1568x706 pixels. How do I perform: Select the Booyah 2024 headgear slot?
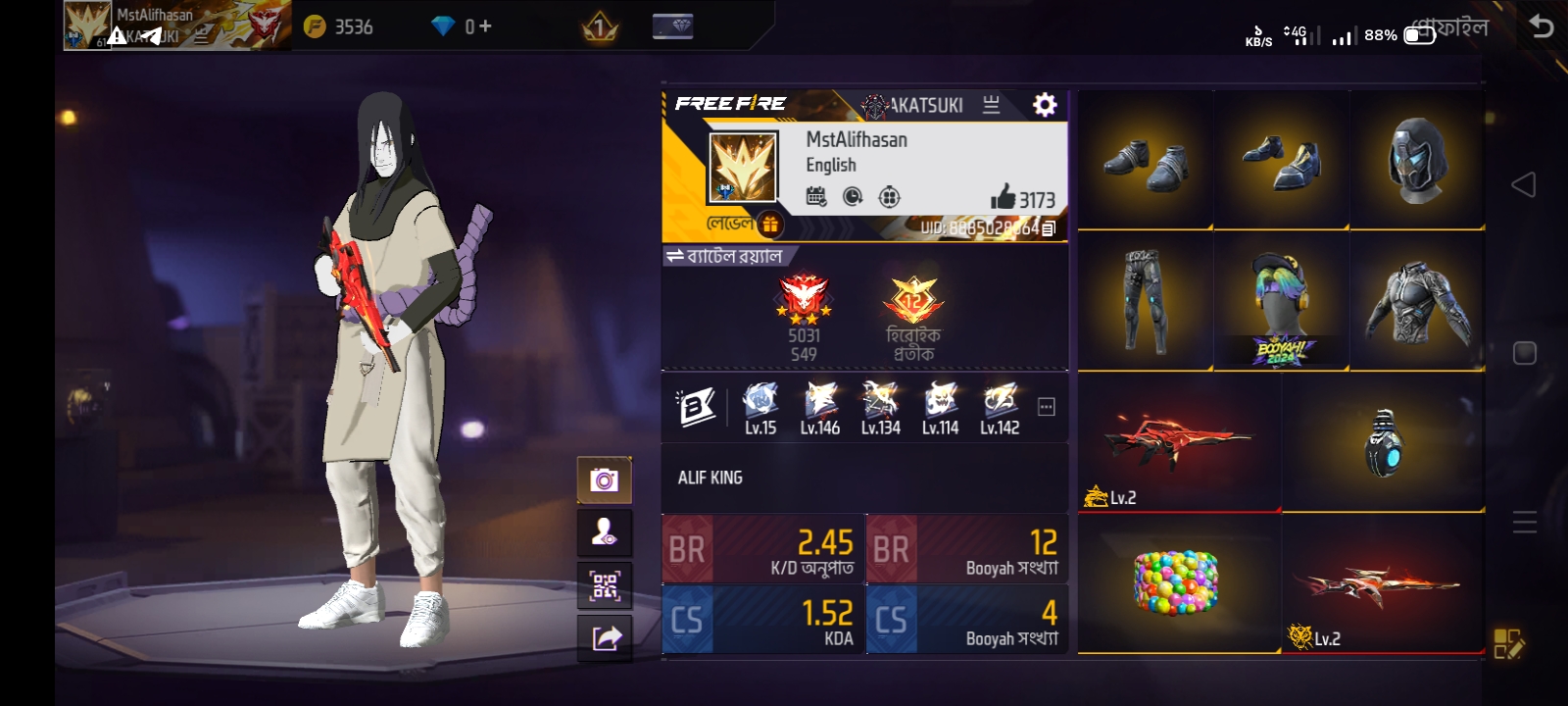[x=1281, y=300]
